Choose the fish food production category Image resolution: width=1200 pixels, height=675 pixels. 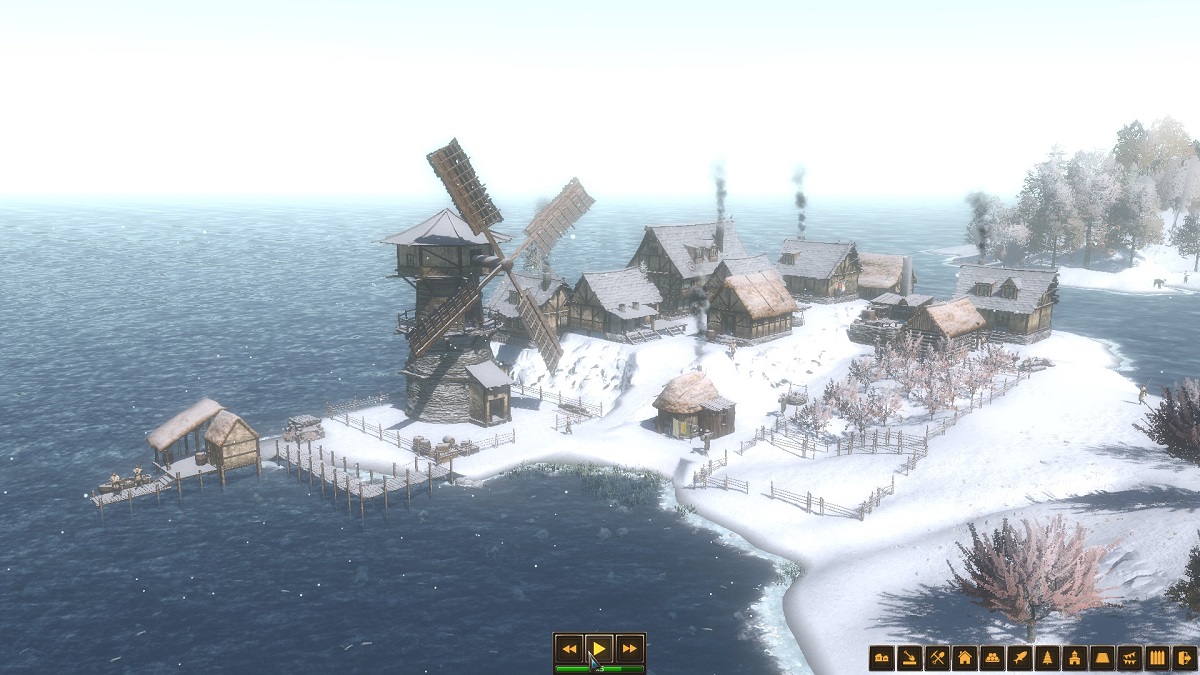pyautogui.click(x=1019, y=658)
